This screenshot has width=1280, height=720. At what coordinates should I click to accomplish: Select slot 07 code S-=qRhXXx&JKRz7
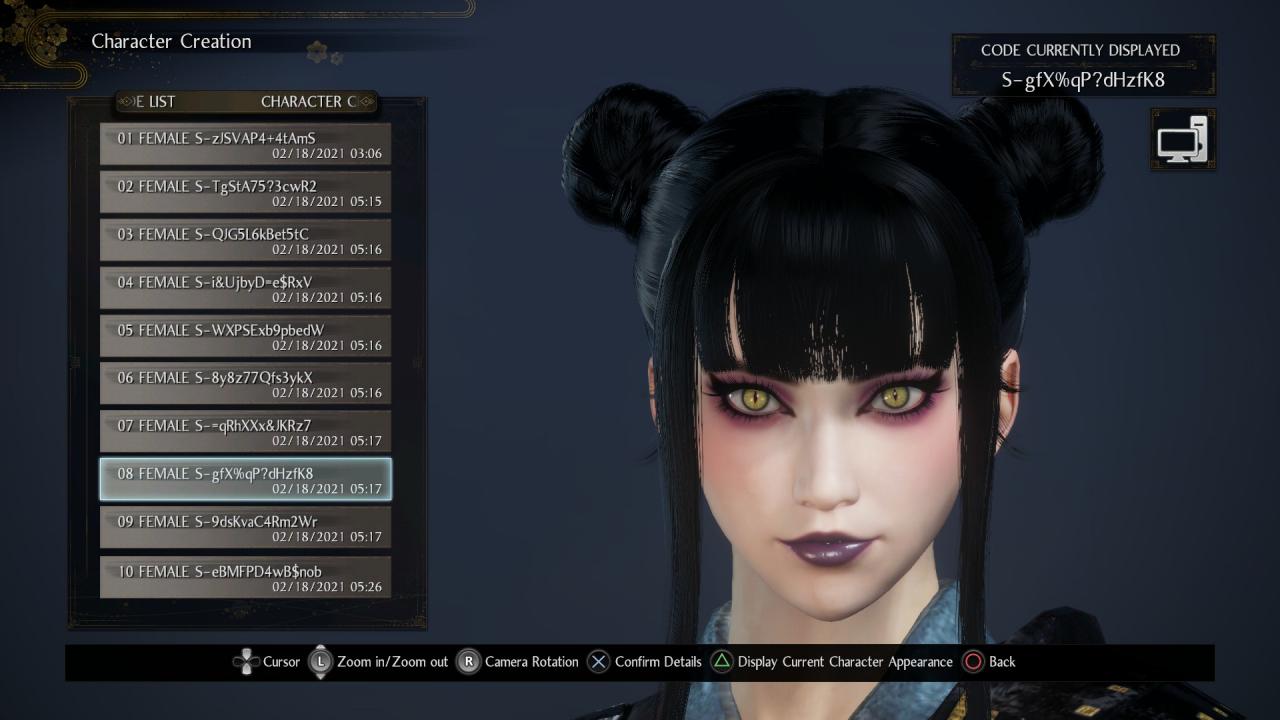[245, 432]
